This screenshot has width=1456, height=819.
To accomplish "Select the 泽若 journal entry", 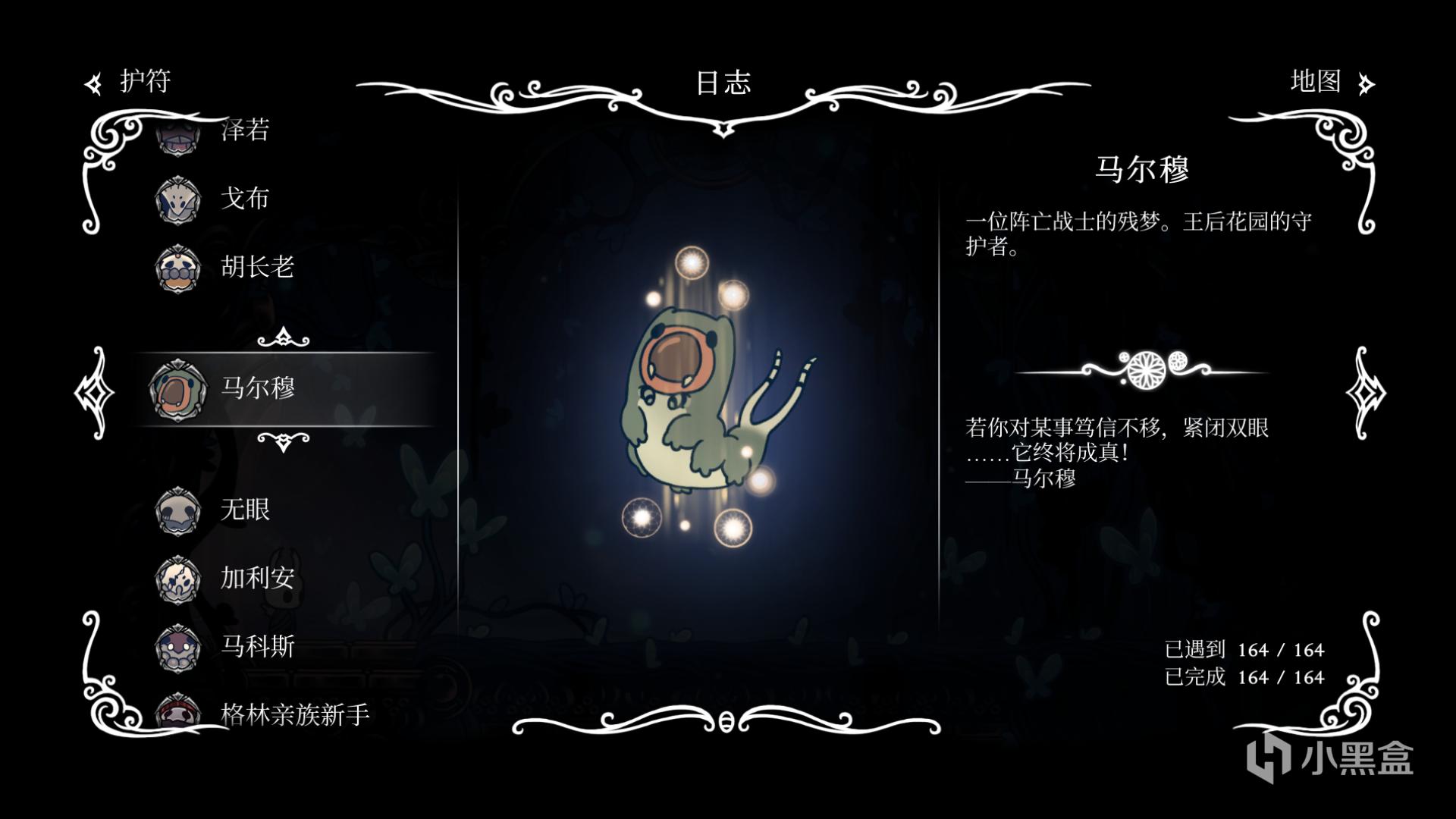I will click(244, 130).
